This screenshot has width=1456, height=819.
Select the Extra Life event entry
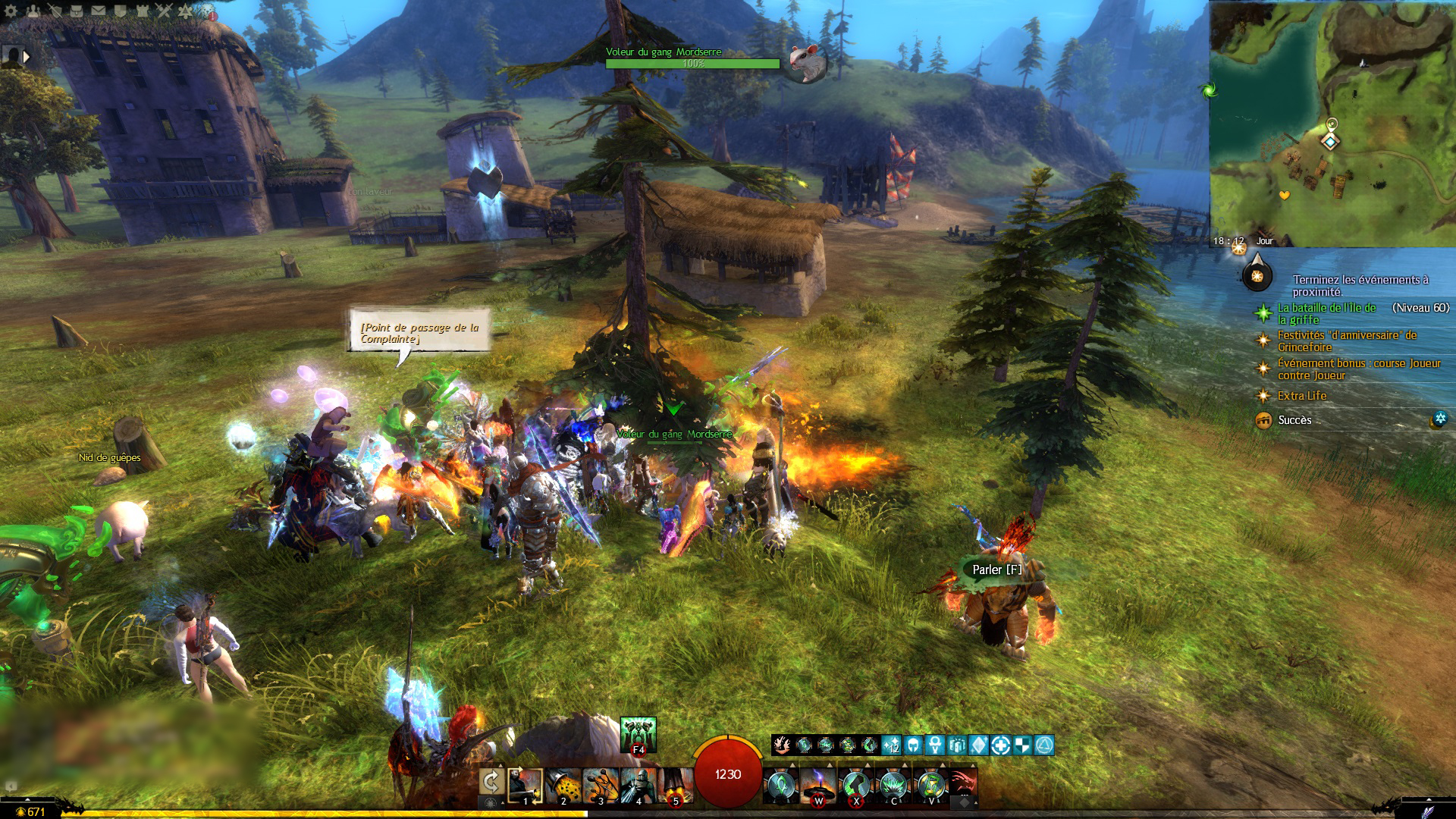(1301, 395)
